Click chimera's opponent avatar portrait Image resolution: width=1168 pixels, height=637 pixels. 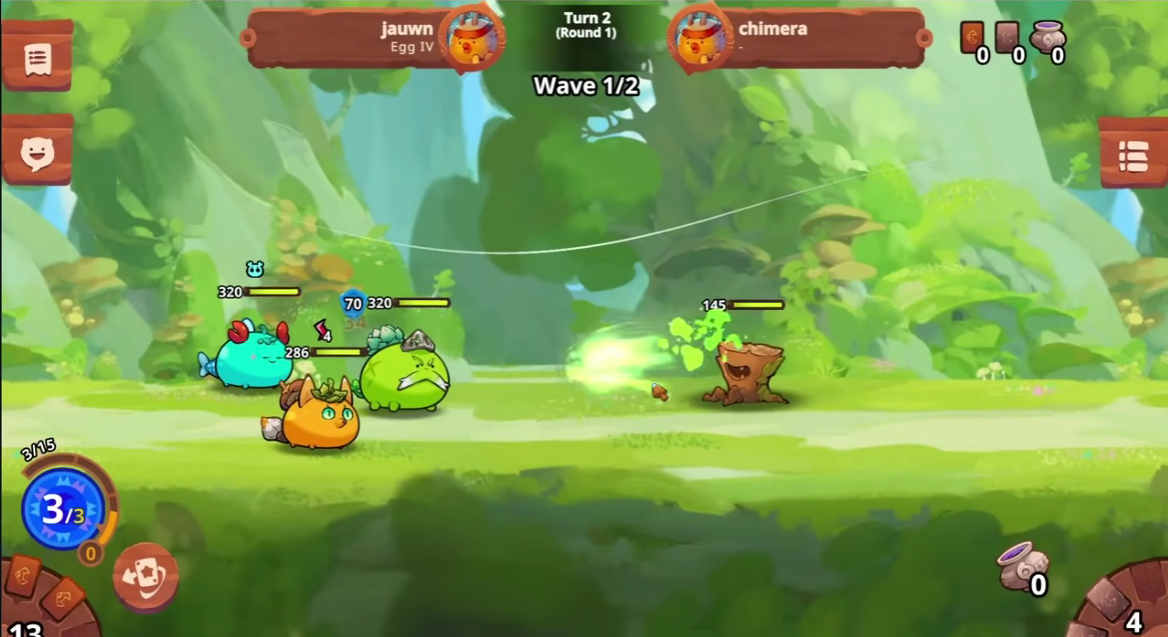(701, 40)
